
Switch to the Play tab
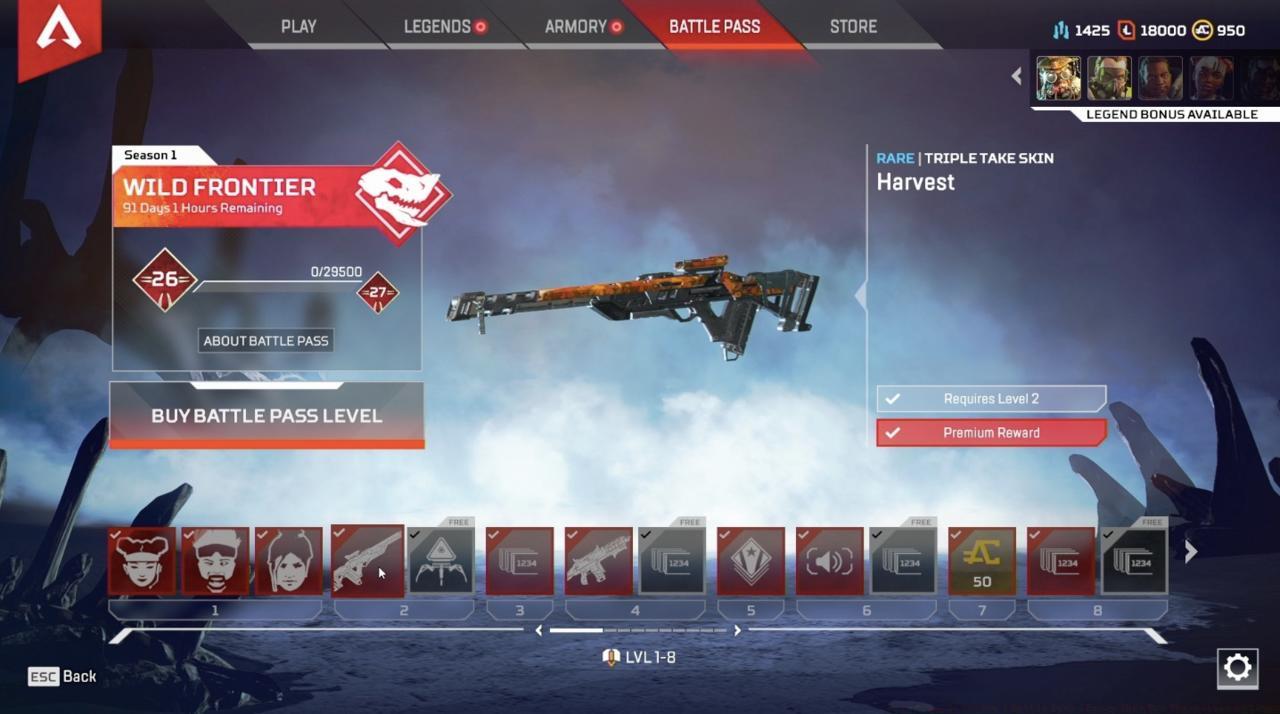(298, 27)
